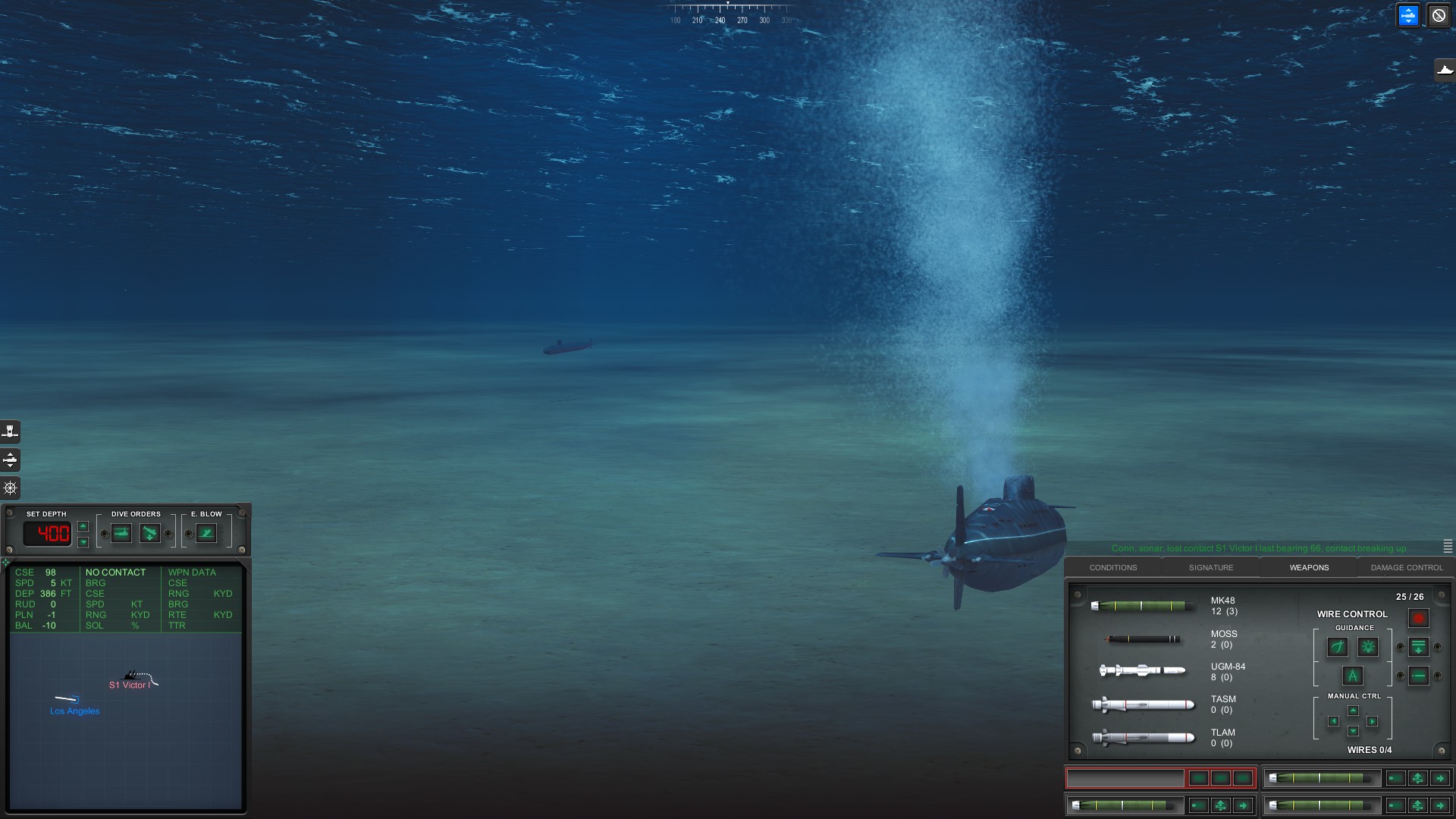This screenshot has width=1456, height=819.
Task: Select the periscope depth icon under Dive Orders
Action: [x=121, y=533]
